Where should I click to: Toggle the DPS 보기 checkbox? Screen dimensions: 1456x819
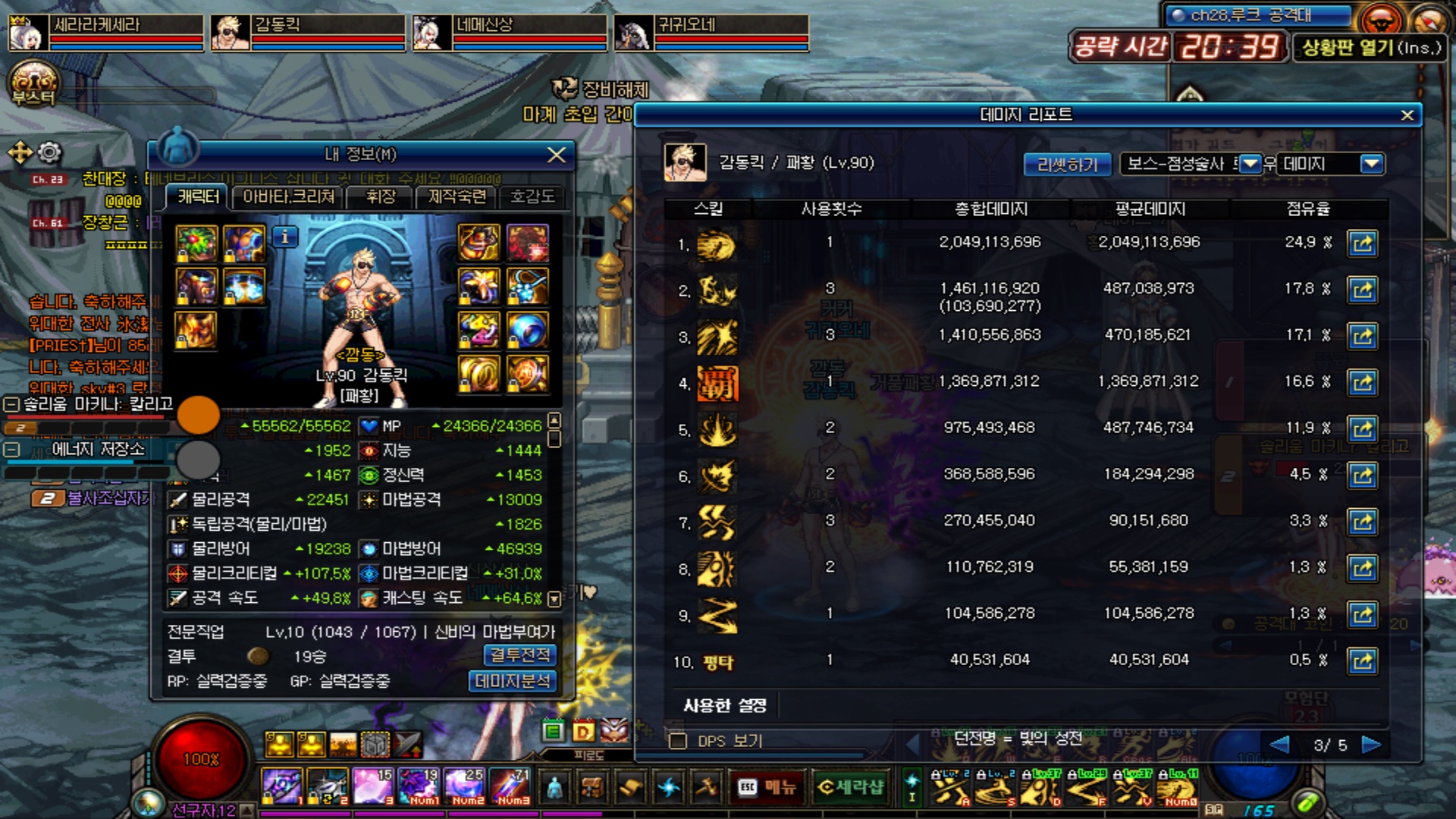(678, 741)
